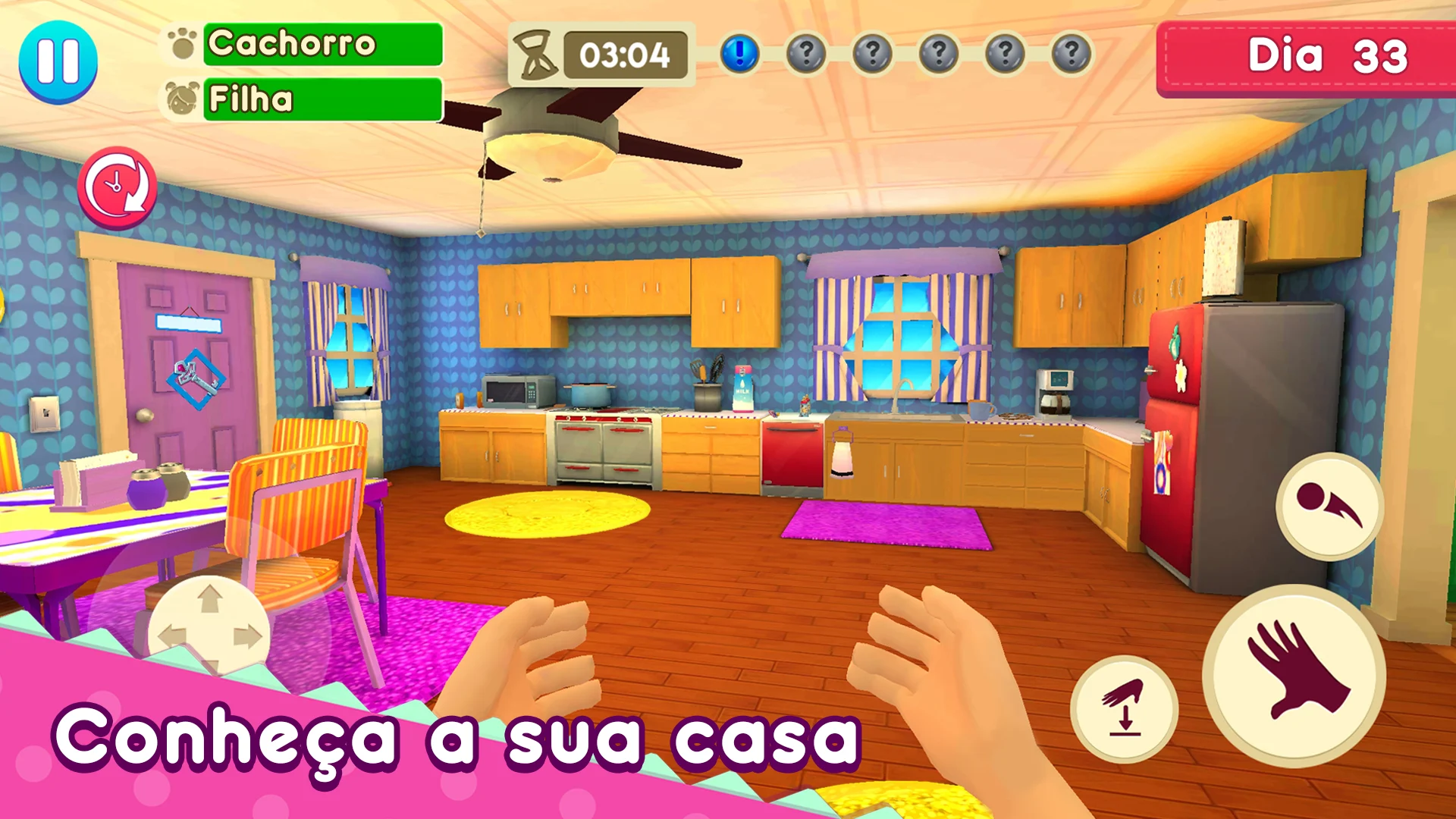Tap the alarm clock icon beside Filha task
The height and width of the screenshot is (819, 1456).
tap(181, 97)
